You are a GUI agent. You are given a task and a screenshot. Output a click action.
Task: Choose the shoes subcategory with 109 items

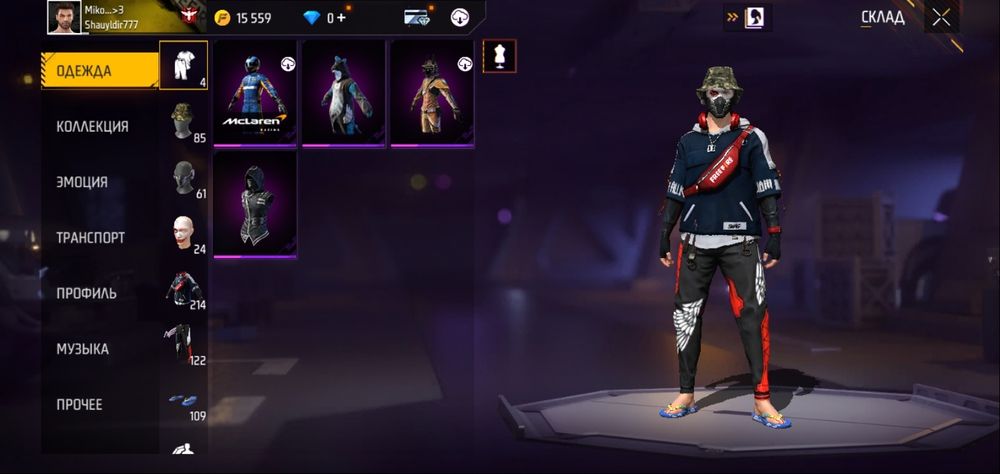[x=183, y=401]
